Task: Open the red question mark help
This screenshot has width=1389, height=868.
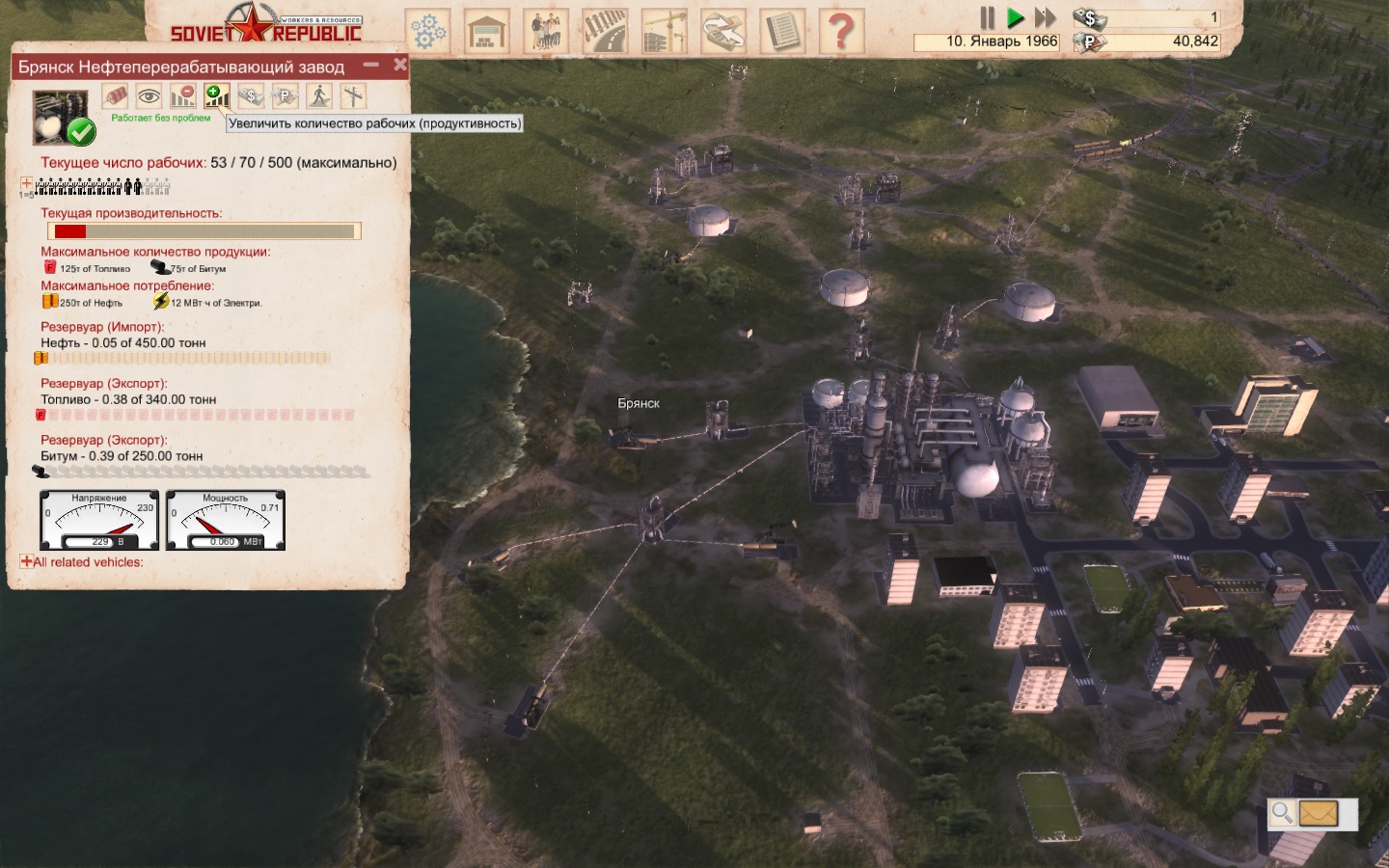Action: 841,32
